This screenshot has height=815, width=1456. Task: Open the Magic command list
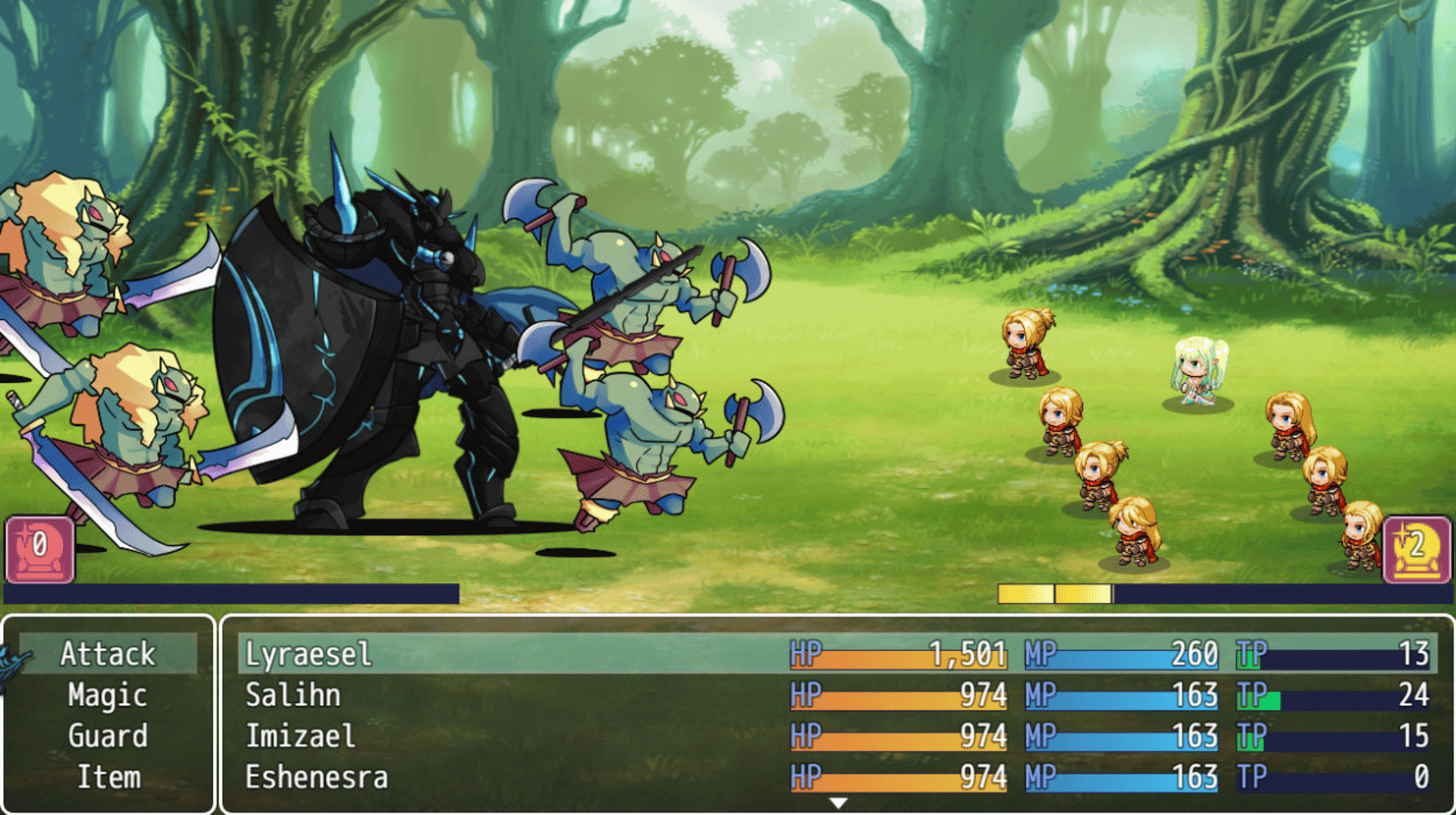point(108,695)
